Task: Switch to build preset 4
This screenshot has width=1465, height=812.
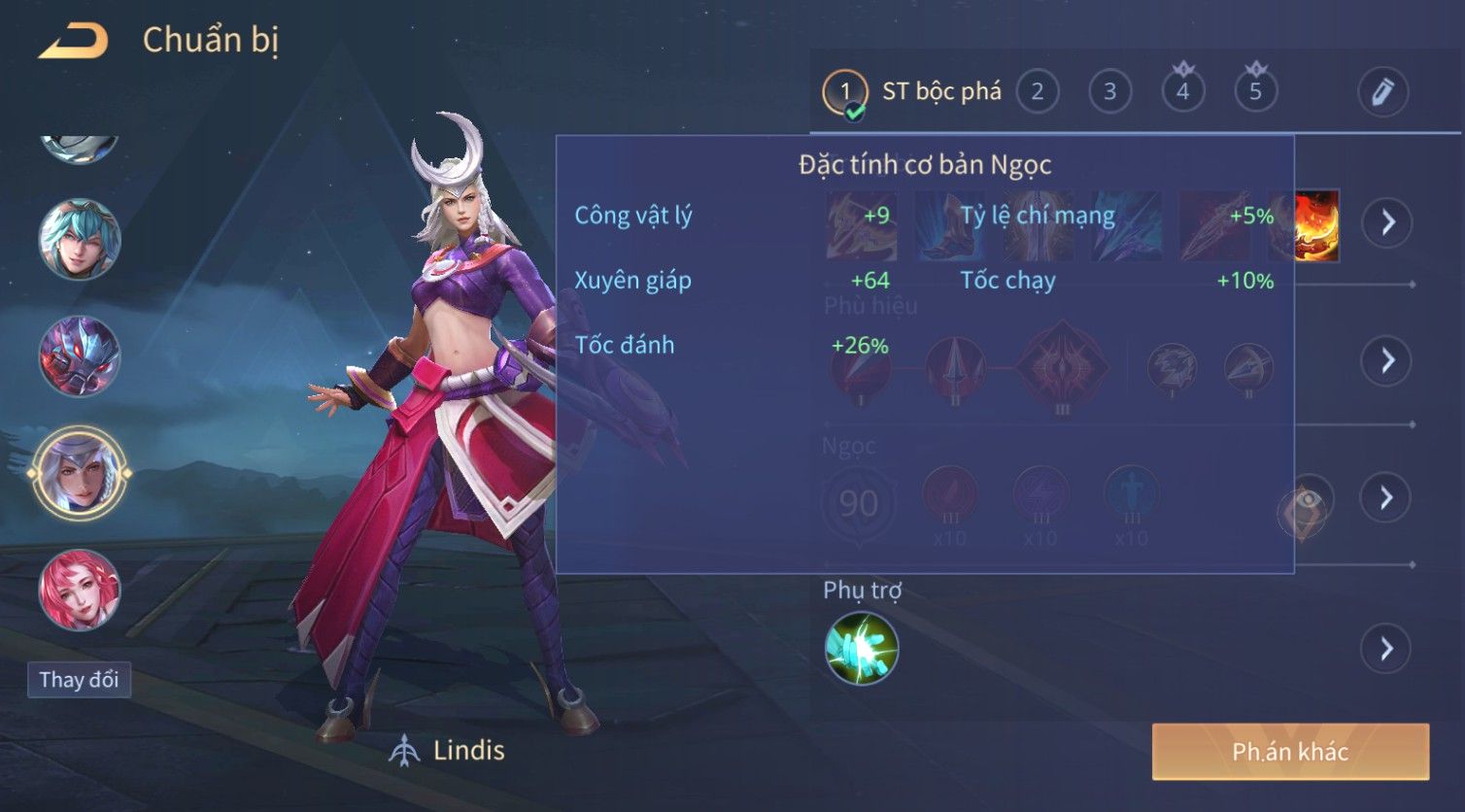Action: tap(1182, 92)
